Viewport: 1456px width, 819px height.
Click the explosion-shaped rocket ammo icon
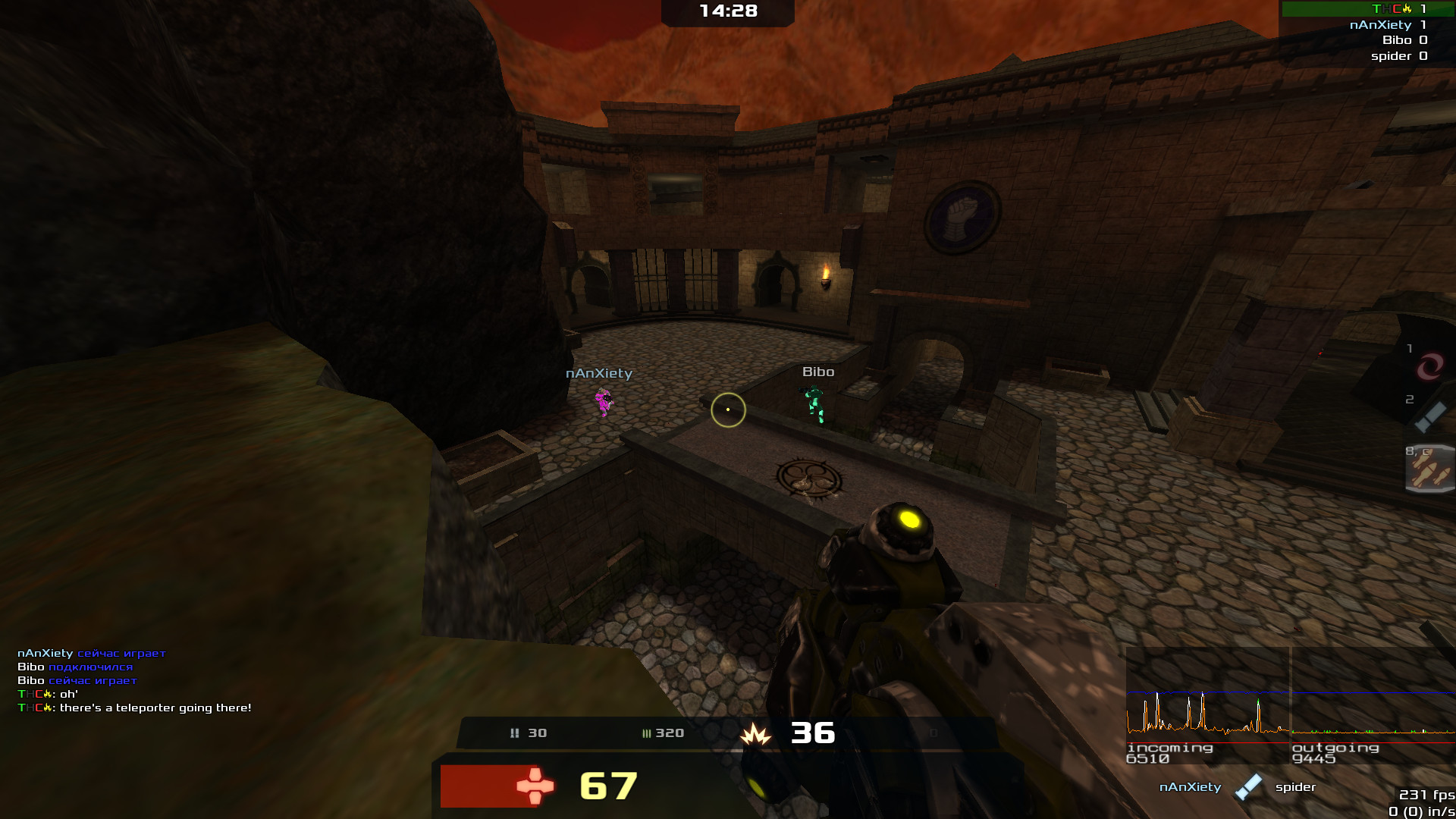(755, 734)
